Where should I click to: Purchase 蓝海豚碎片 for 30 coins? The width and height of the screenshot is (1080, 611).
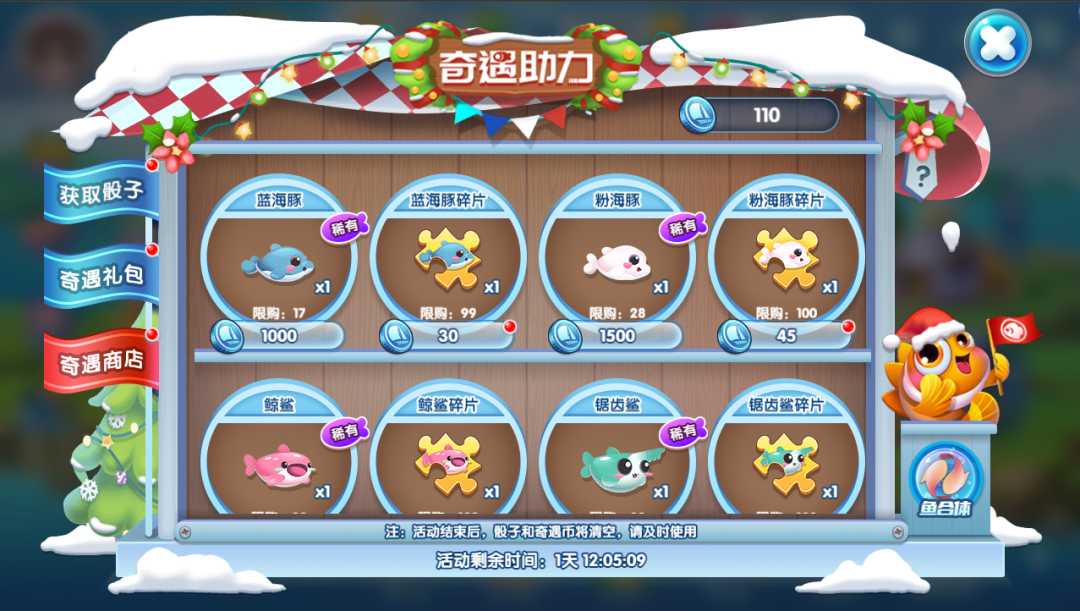[447, 336]
